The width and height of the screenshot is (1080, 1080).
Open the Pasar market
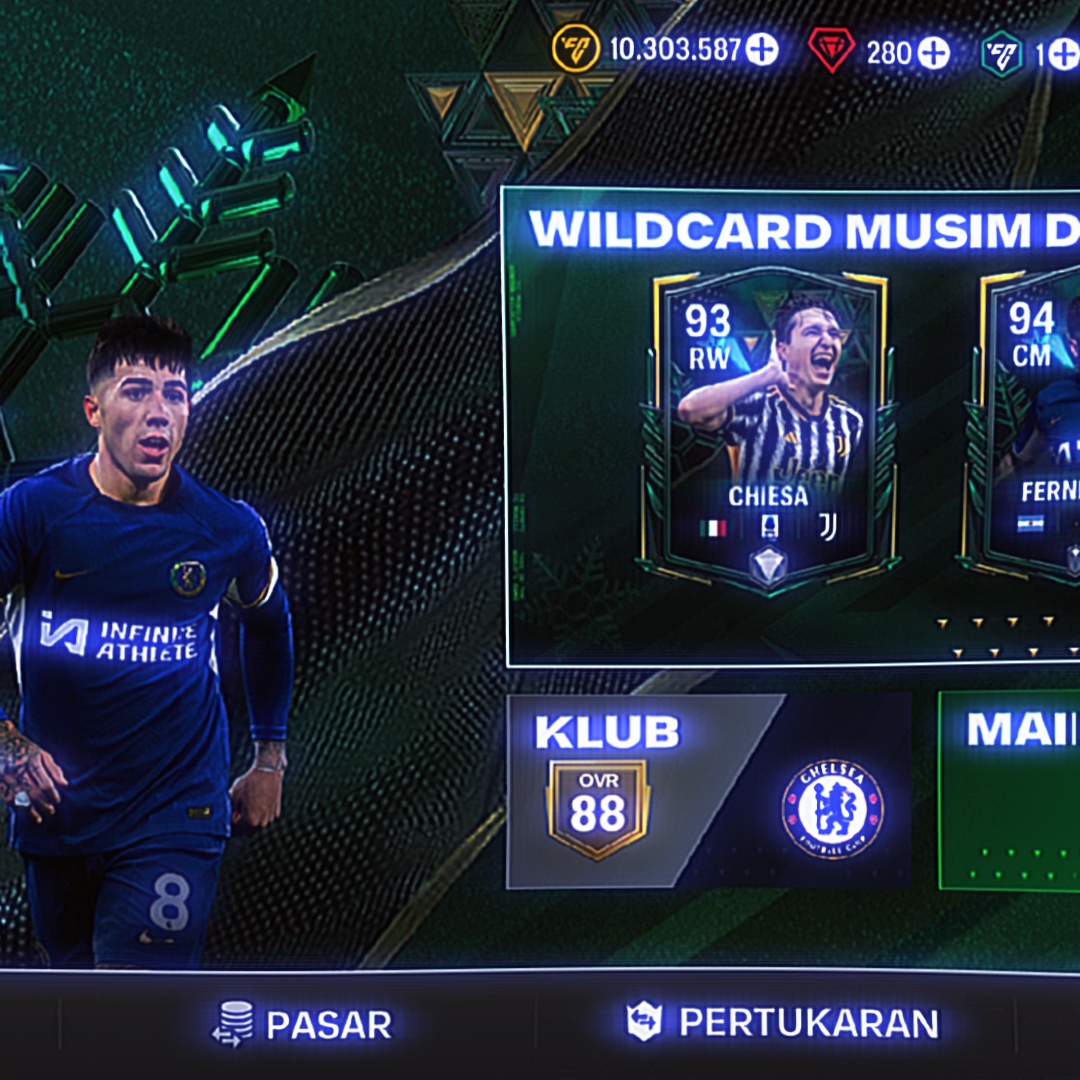(302, 1023)
